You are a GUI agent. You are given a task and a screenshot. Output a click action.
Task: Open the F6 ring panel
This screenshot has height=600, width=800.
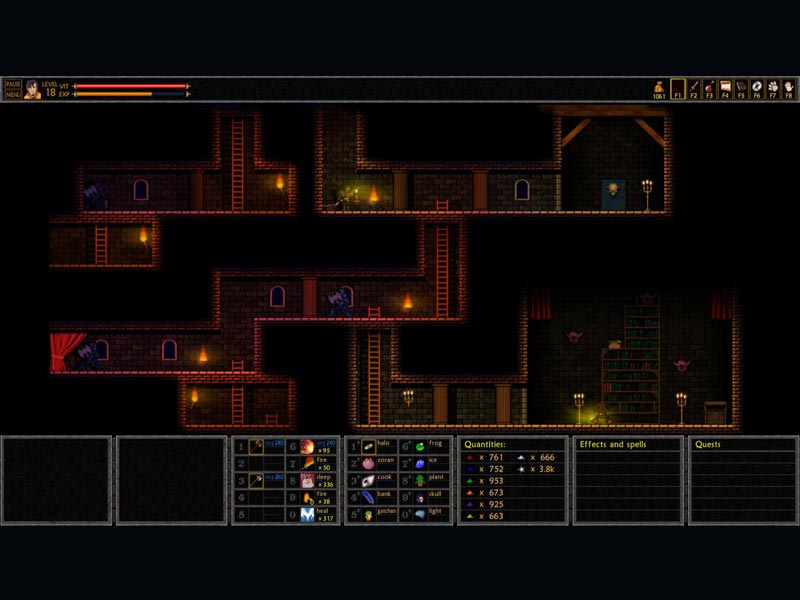(757, 89)
